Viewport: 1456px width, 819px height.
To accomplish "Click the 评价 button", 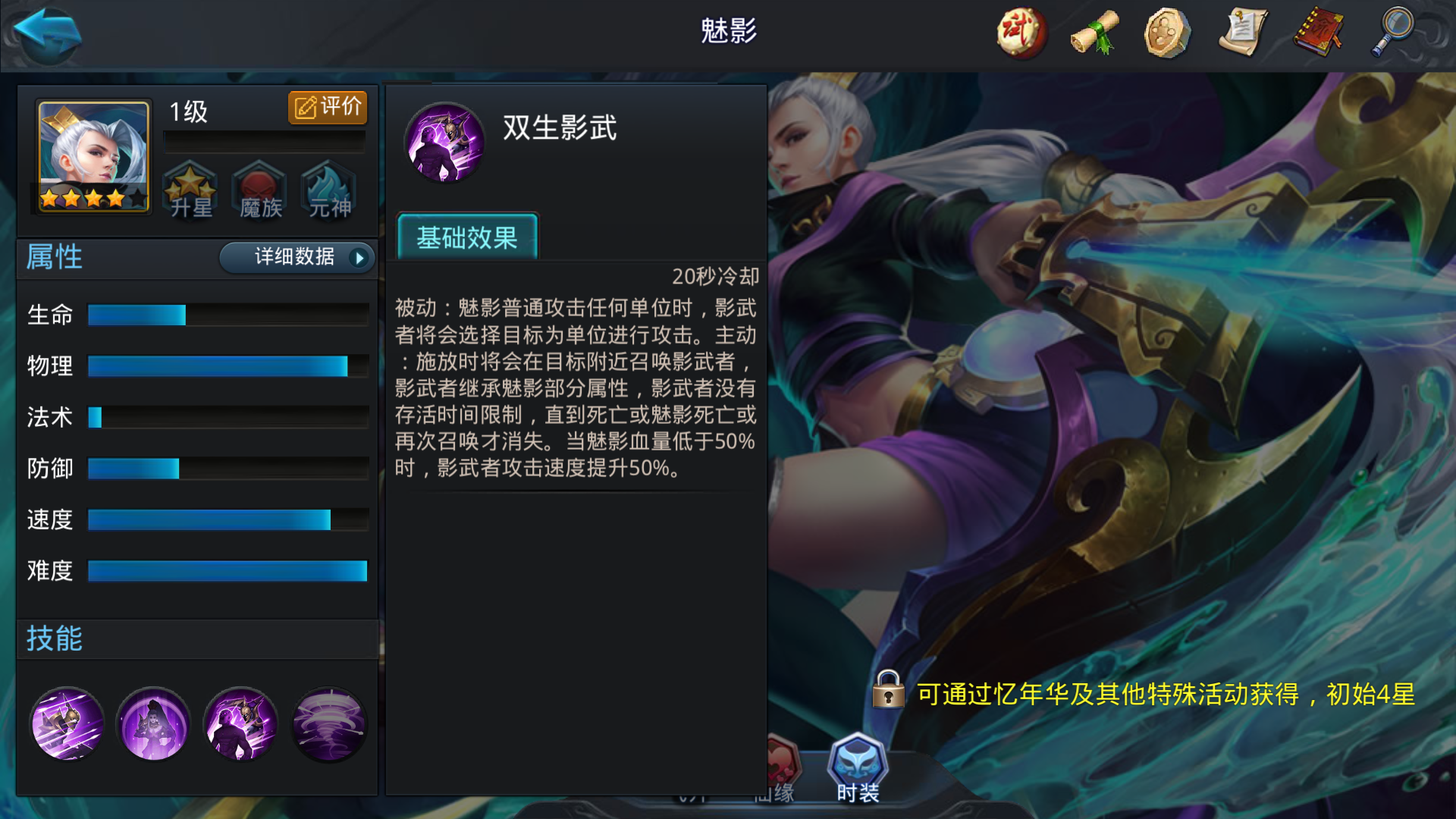I will 327,107.
